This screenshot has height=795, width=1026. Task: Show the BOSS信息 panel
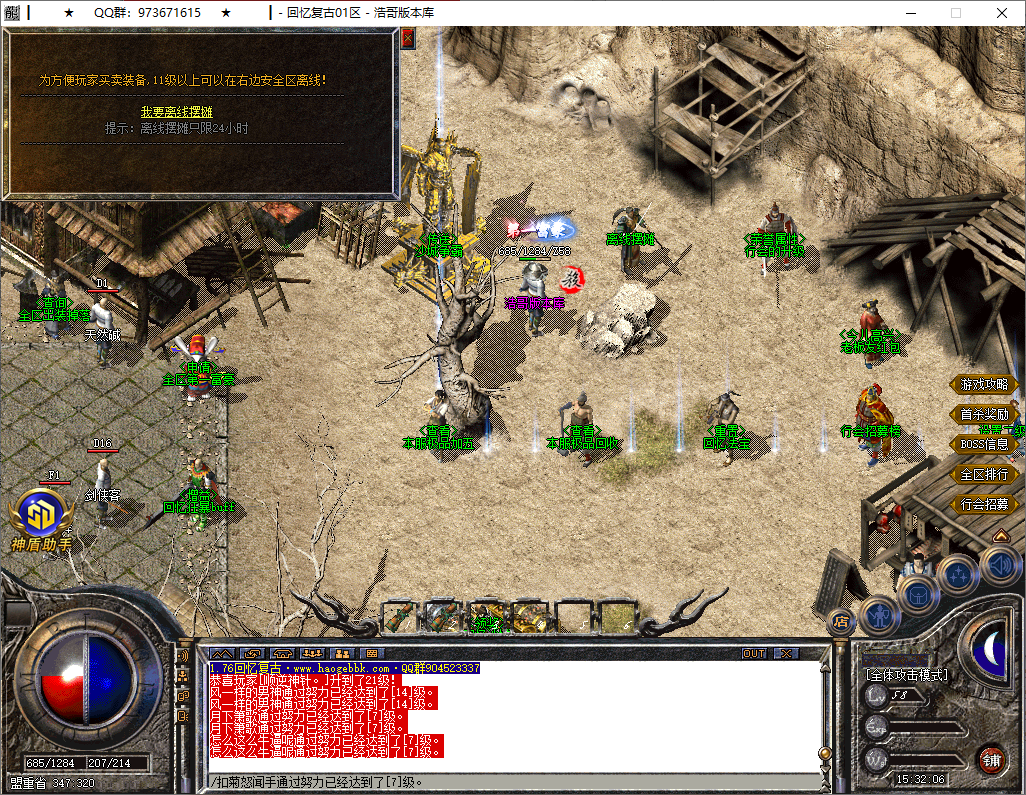pos(984,444)
